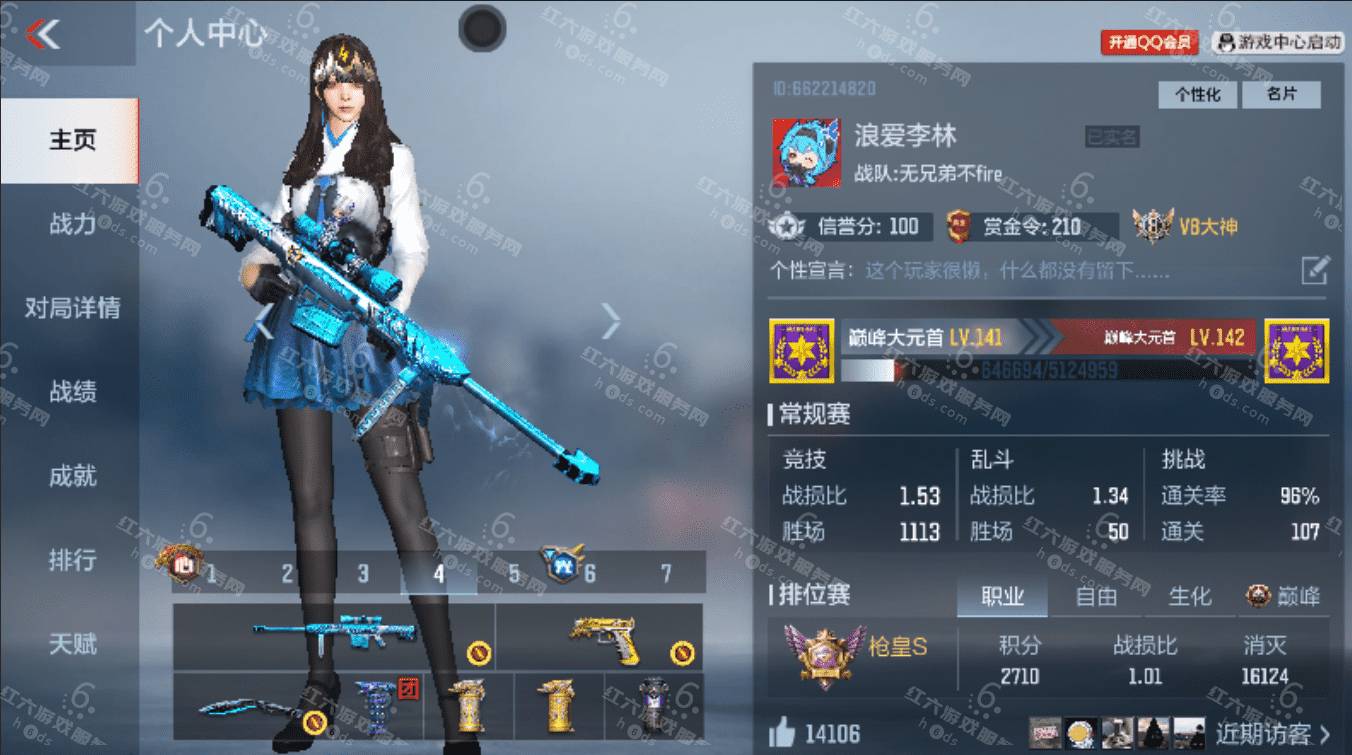Open the 游戏中心启动 button
This screenshot has height=755, width=1352.
click(1279, 43)
